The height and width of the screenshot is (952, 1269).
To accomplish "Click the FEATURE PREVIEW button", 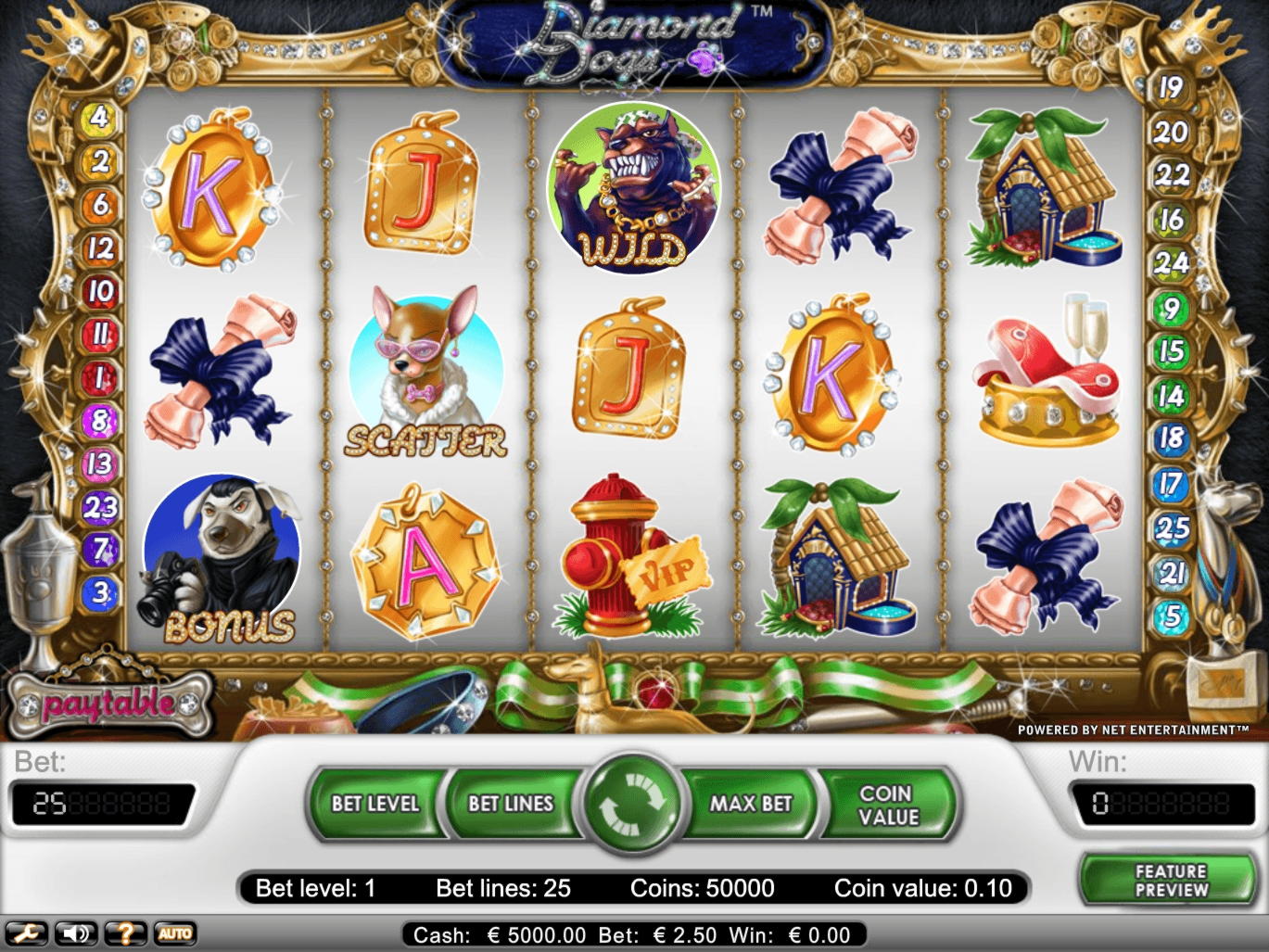I will pos(1170,879).
